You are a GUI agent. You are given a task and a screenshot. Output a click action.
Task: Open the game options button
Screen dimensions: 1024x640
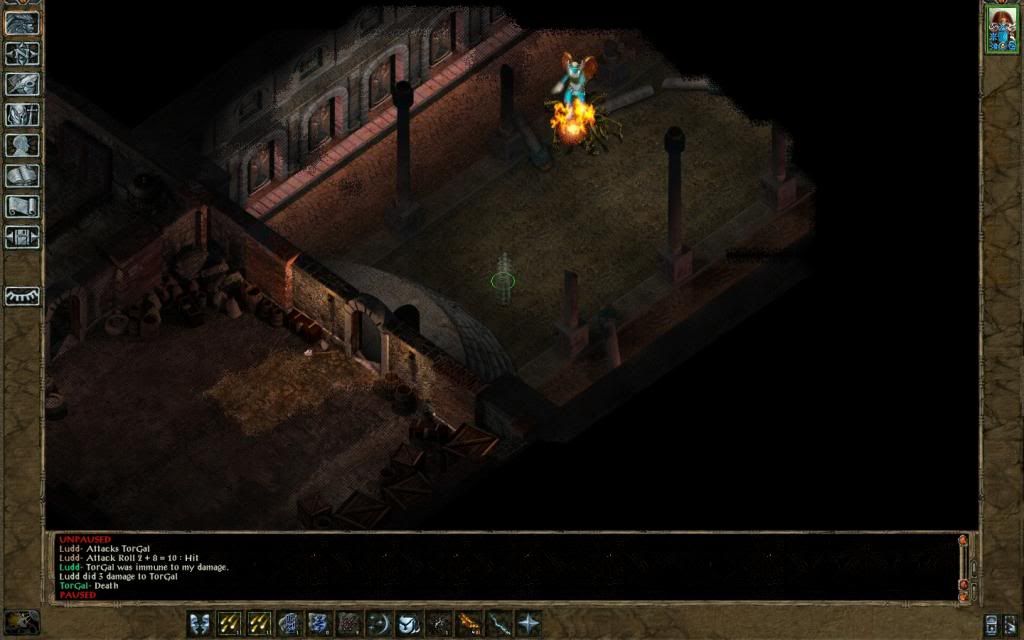point(22,237)
